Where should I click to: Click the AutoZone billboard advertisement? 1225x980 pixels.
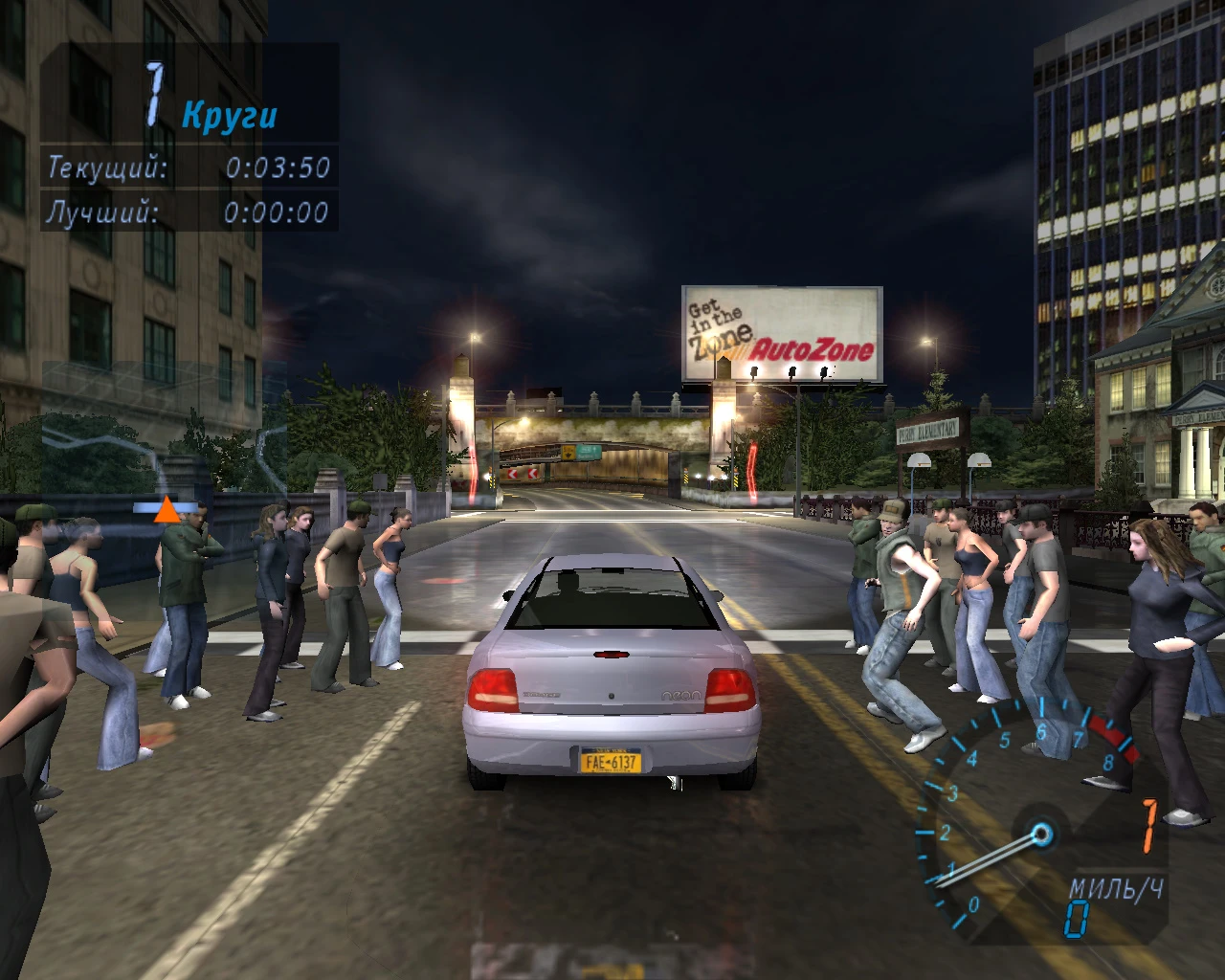(x=780, y=335)
